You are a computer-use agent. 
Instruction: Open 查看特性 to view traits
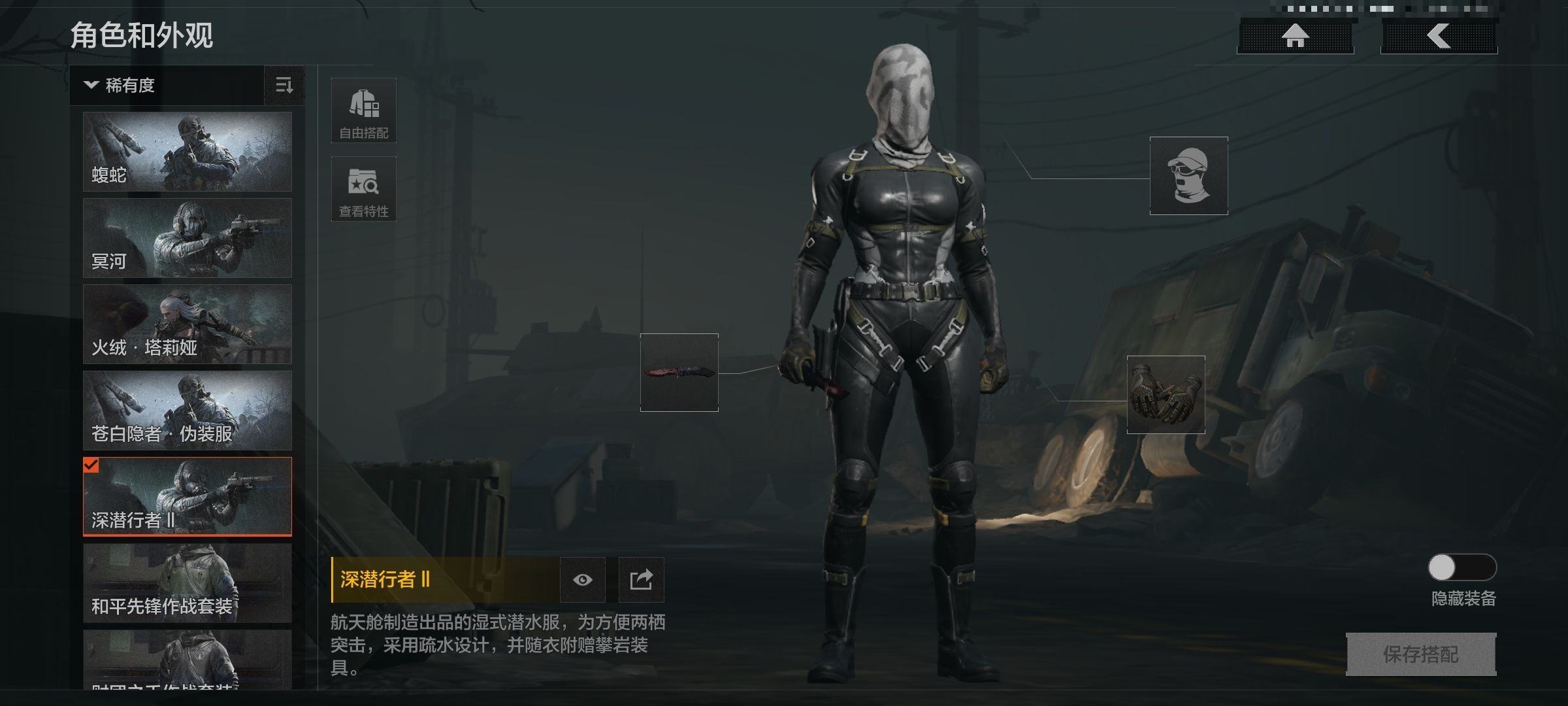(x=363, y=189)
